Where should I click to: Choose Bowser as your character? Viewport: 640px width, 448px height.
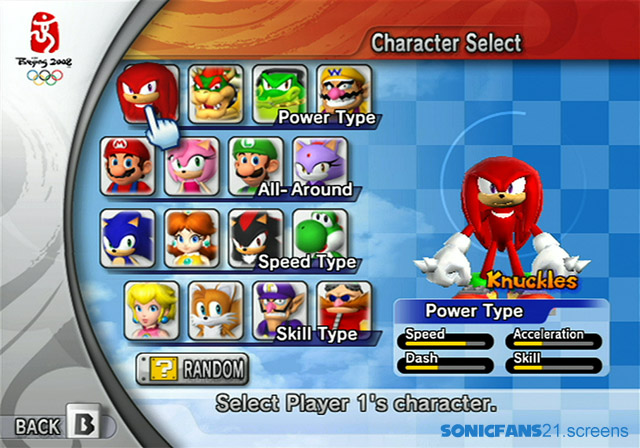tap(212, 92)
